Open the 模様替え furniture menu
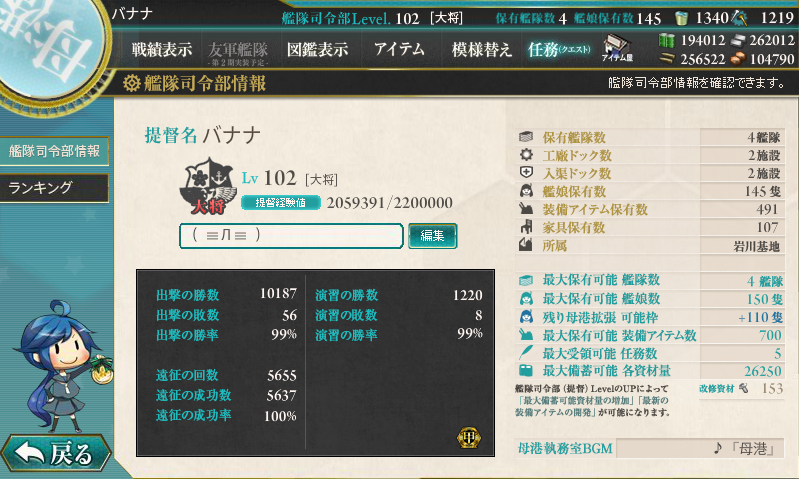The height and width of the screenshot is (480, 799). (482, 49)
